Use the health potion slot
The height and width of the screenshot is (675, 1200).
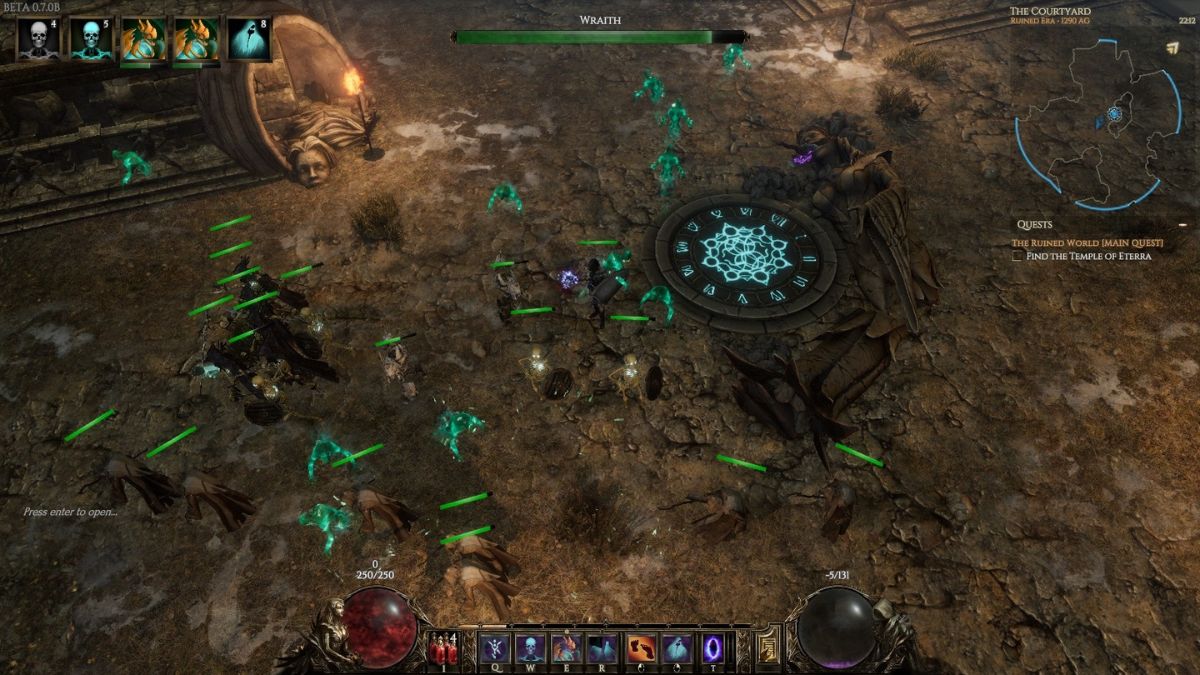442,650
